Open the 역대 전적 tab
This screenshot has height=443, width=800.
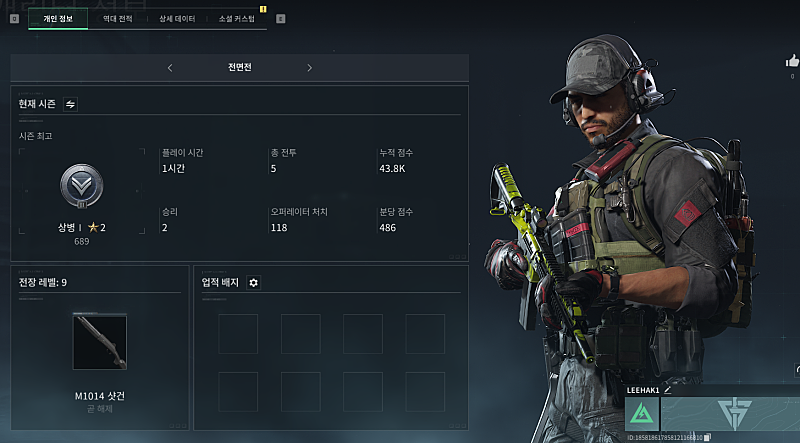pyautogui.click(x=116, y=18)
